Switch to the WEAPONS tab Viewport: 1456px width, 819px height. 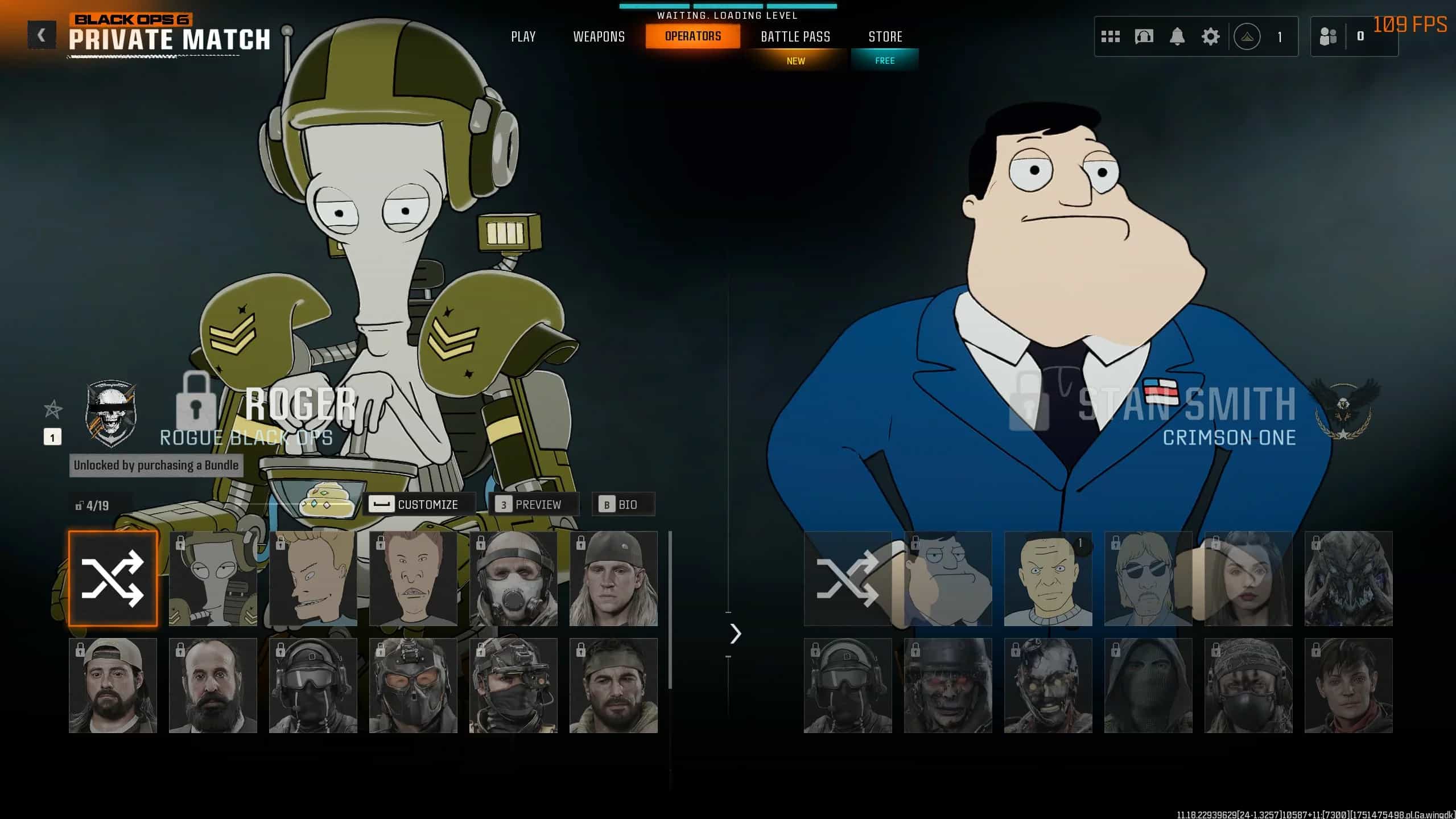pyautogui.click(x=599, y=36)
